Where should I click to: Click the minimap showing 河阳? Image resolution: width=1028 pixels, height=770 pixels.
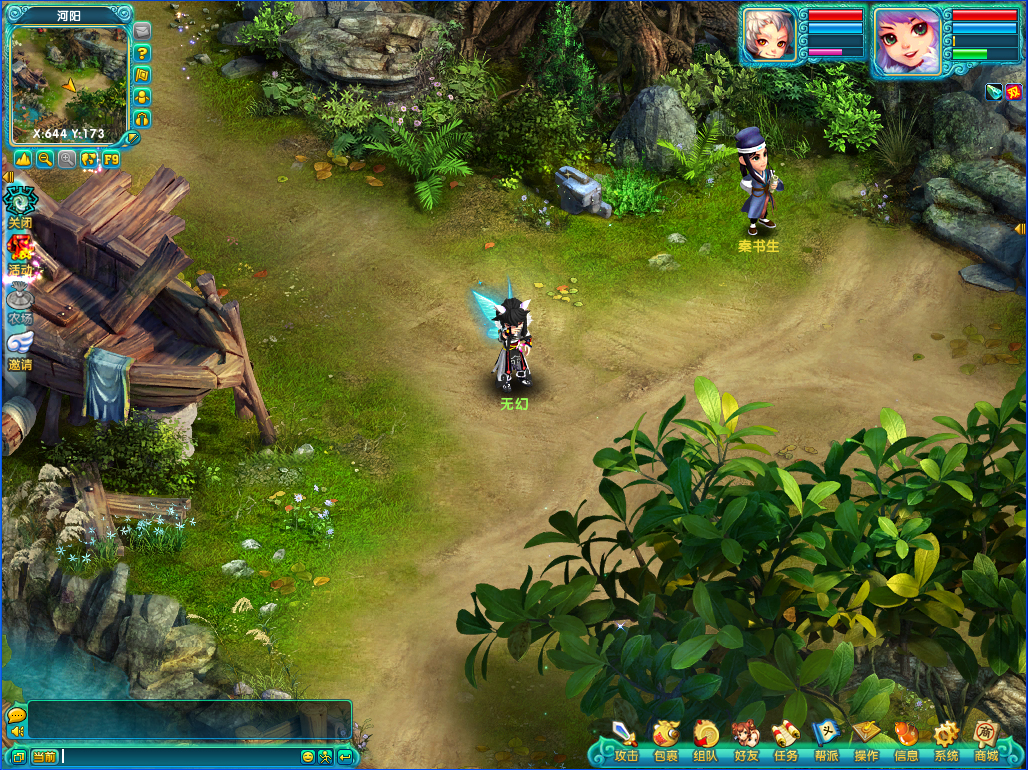coord(68,82)
